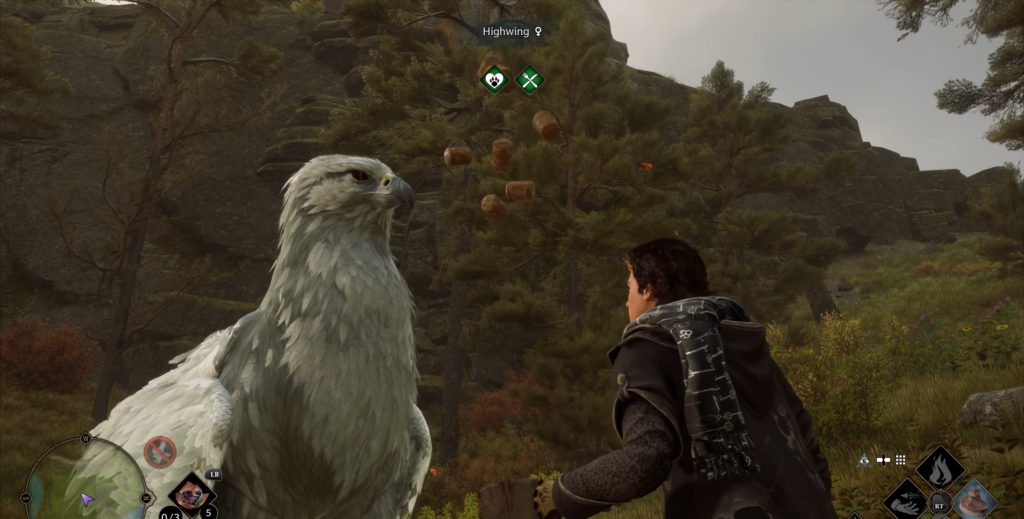Click the grid of dots HUD icon

tap(900, 460)
